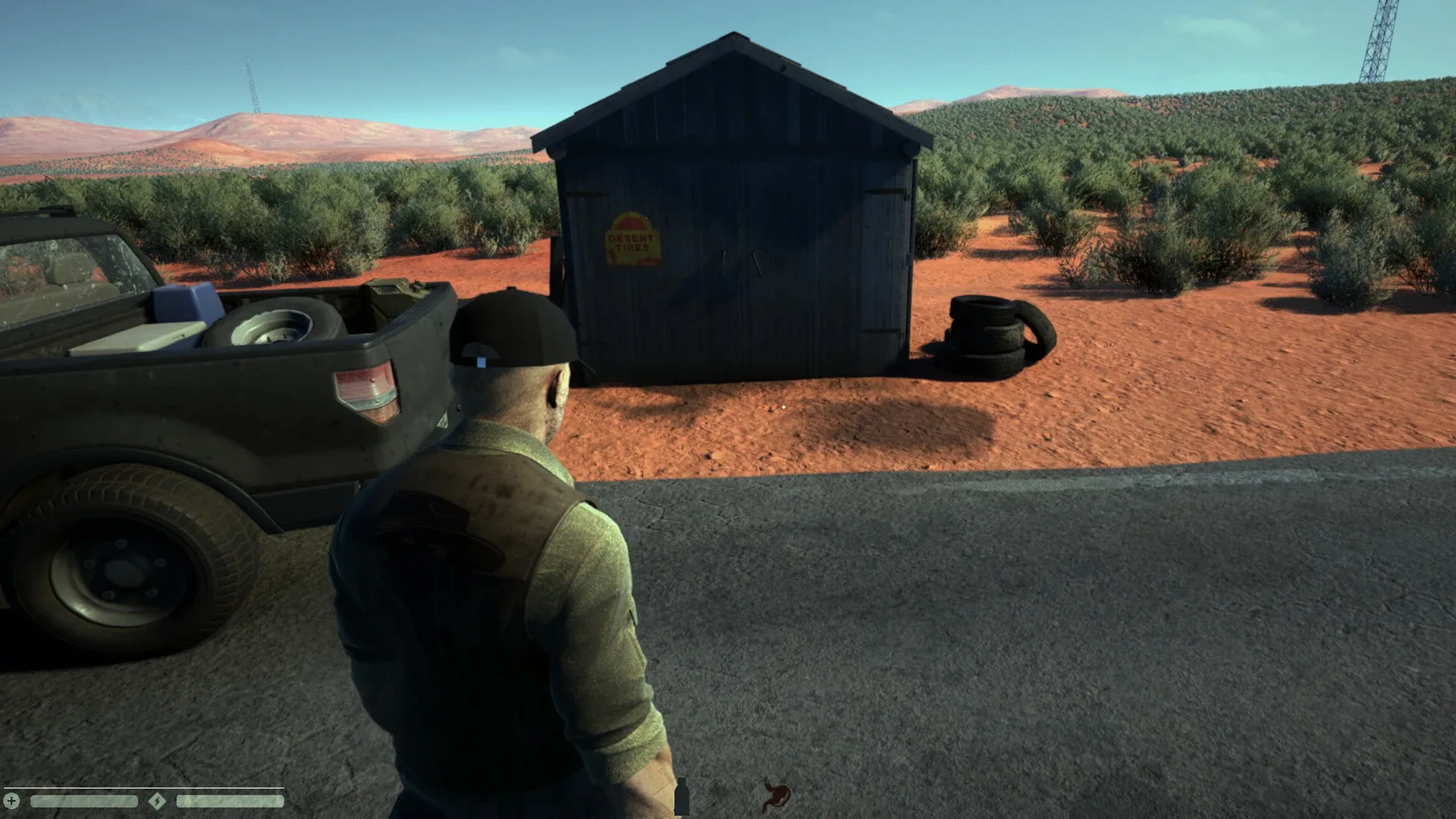
Task: Click the stamina lightning bolt icon
Action: pos(156,802)
